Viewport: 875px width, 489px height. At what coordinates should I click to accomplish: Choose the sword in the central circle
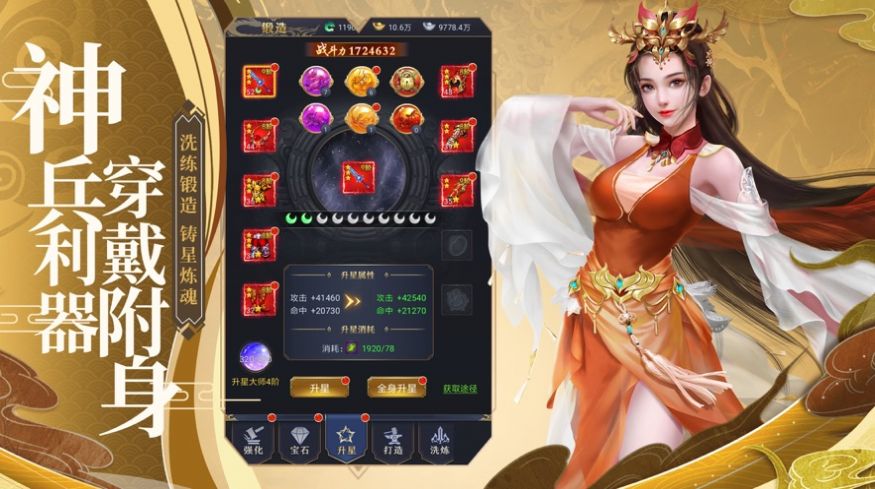coord(357,176)
